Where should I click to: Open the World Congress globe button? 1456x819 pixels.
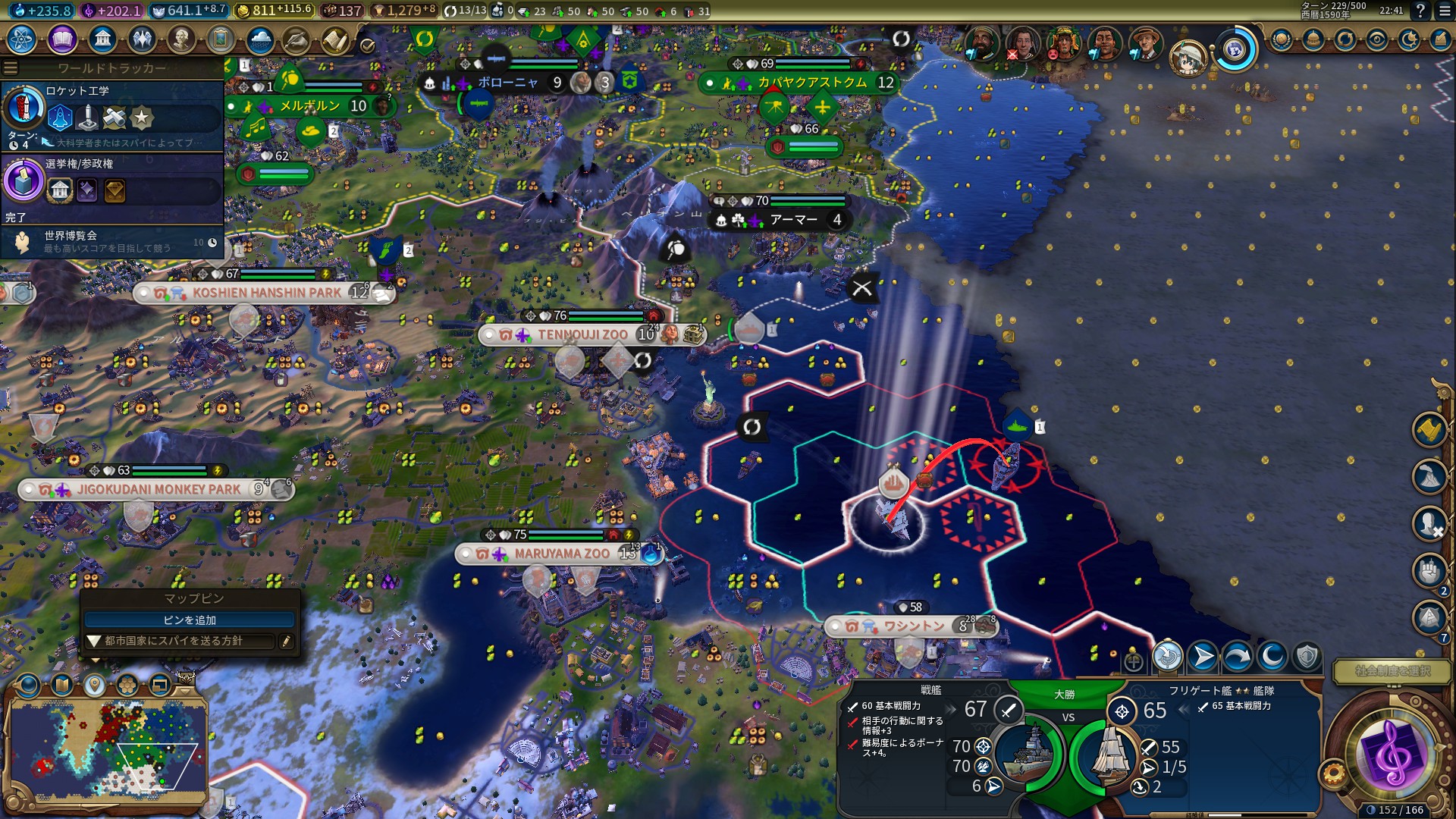point(1235,50)
